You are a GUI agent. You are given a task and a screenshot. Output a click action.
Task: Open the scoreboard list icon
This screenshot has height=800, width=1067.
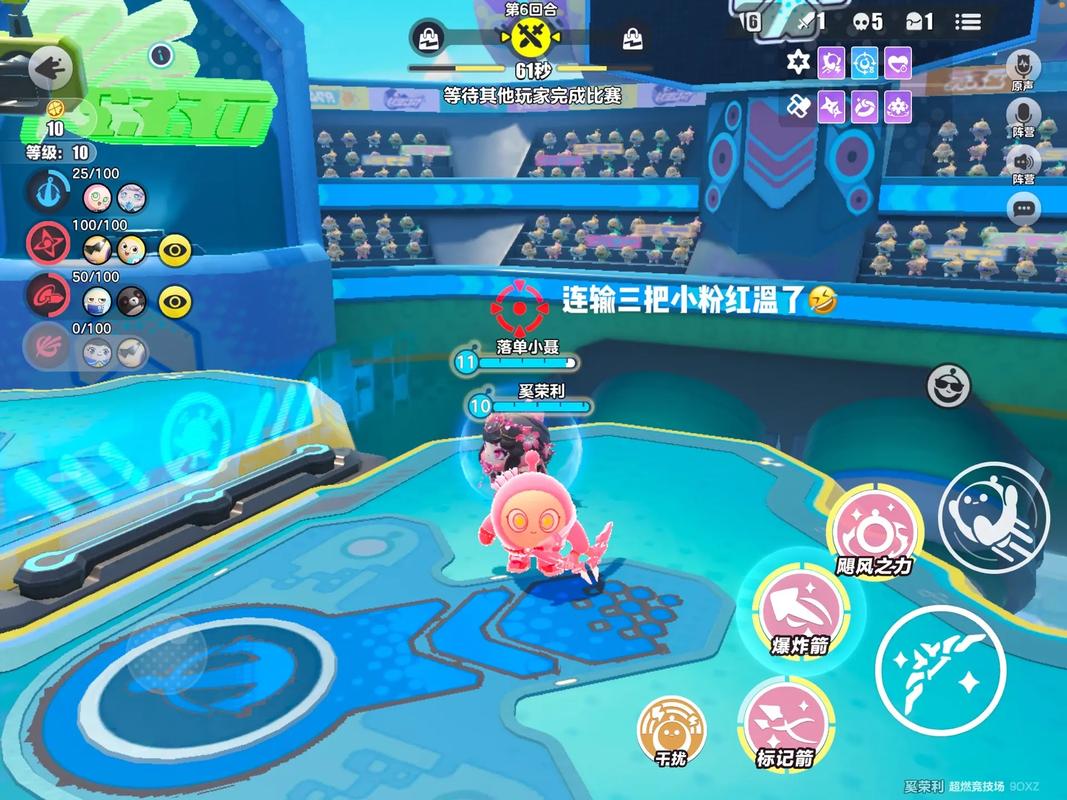click(x=967, y=22)
